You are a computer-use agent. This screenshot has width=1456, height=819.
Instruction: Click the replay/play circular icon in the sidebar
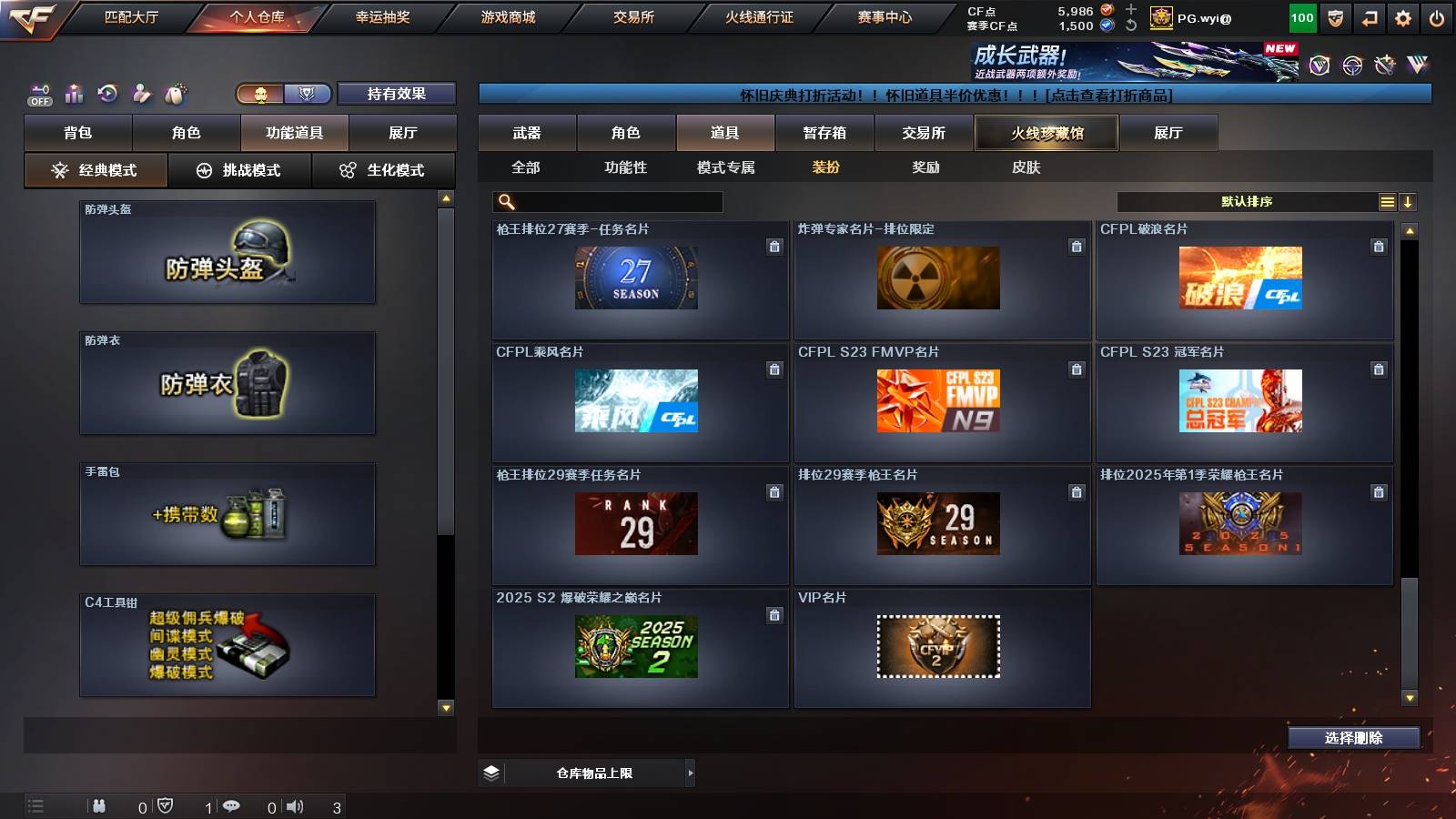coord(107,92)
